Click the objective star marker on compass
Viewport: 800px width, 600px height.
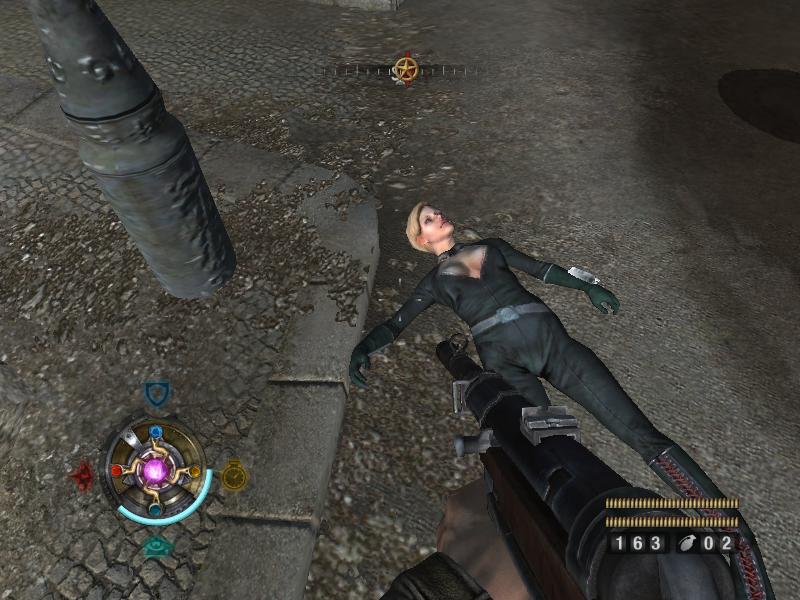405,69
